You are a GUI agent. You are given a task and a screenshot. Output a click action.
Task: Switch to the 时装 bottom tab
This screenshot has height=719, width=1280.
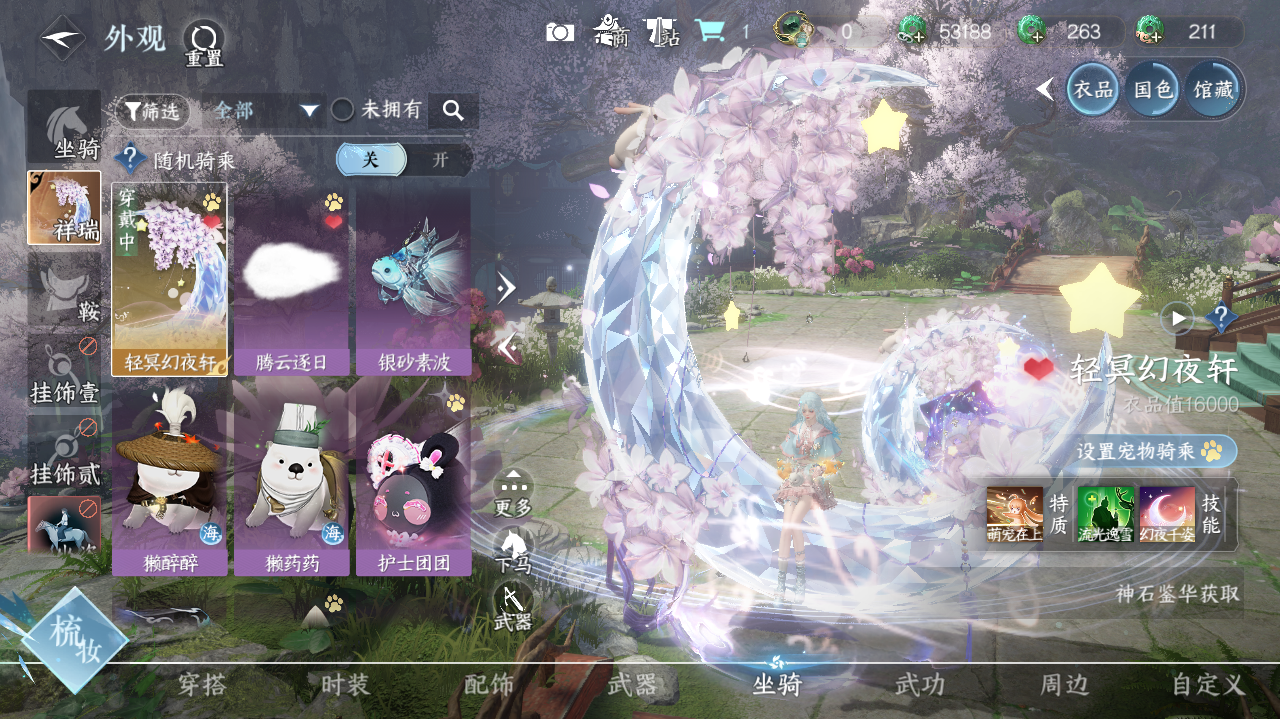tap(345, 685)
